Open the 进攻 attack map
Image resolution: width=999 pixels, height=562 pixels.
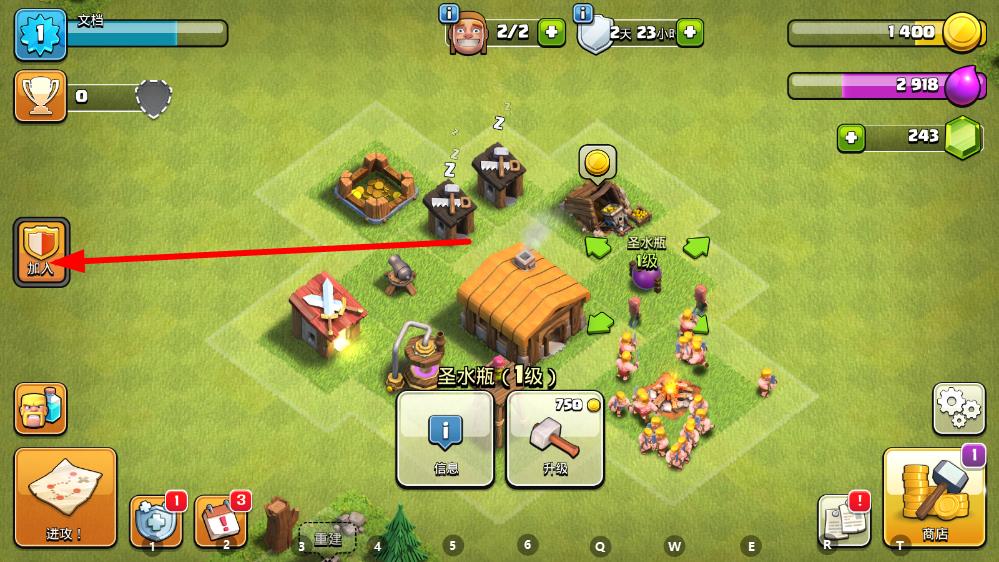(x=65, y=497)
